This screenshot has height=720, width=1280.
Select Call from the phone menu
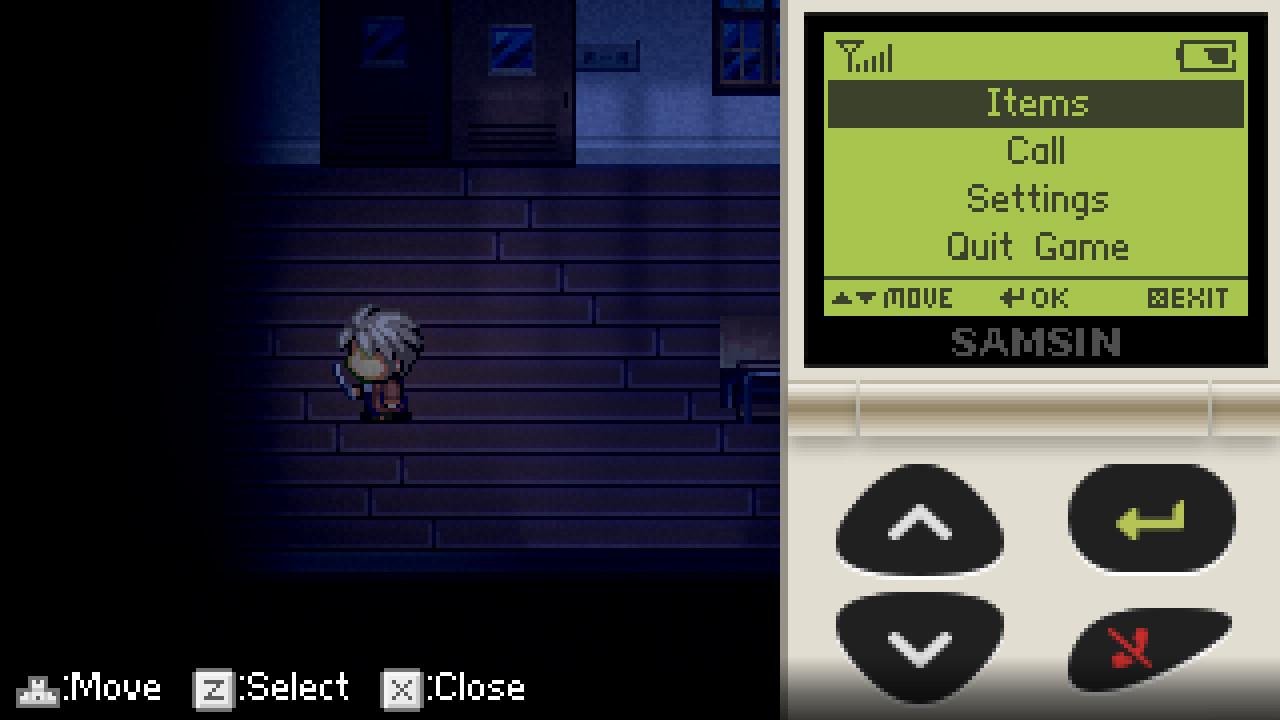point(1037,151)
